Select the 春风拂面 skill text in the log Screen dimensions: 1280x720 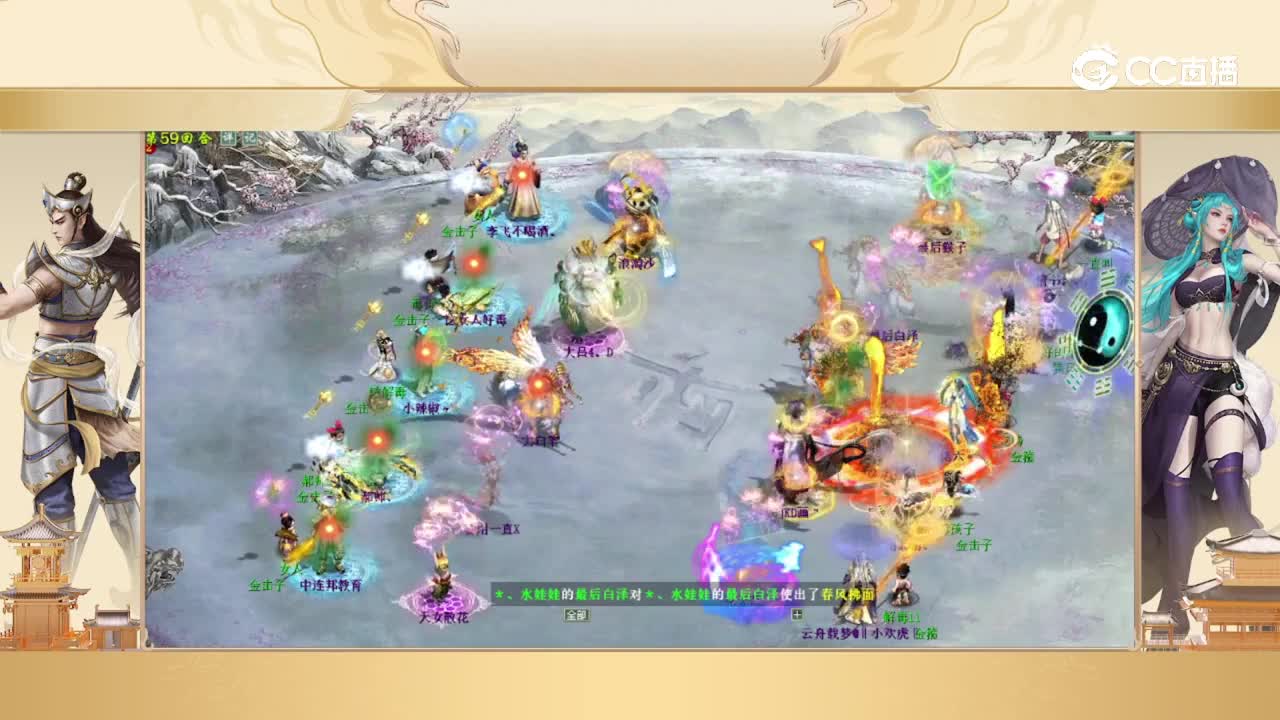coord(850,594)
